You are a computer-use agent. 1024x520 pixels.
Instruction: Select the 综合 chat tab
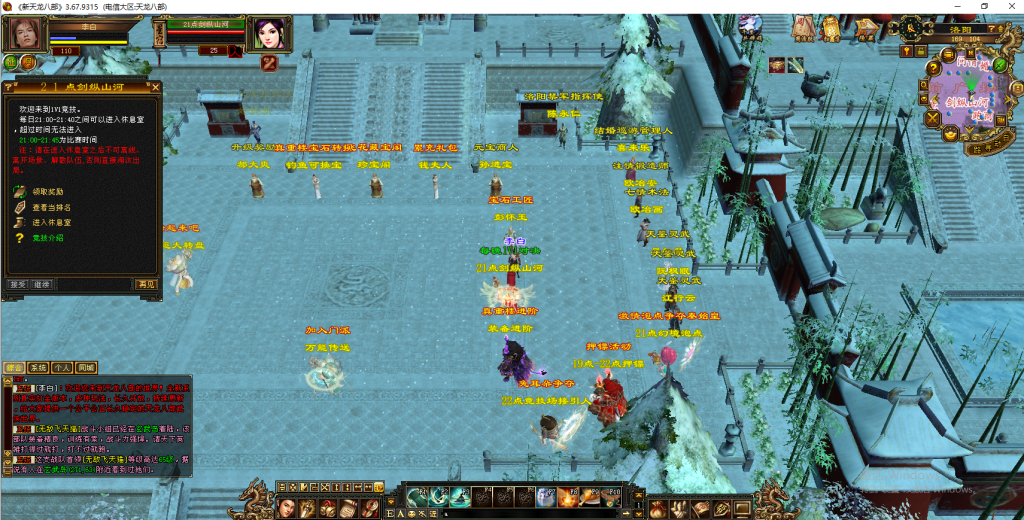tap(14, 368)
